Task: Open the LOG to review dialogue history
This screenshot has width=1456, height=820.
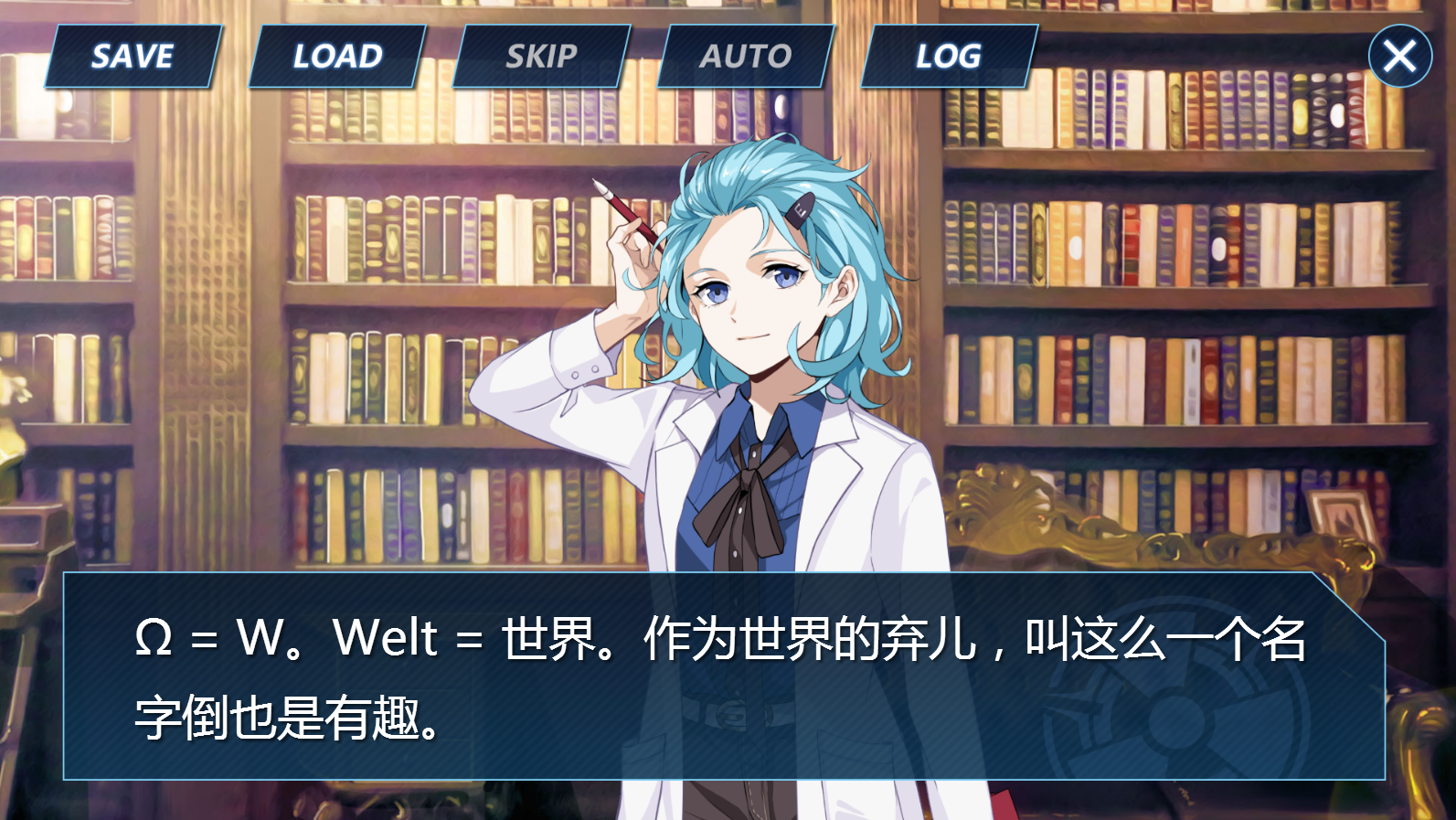Action: click(x=948, y=56)
